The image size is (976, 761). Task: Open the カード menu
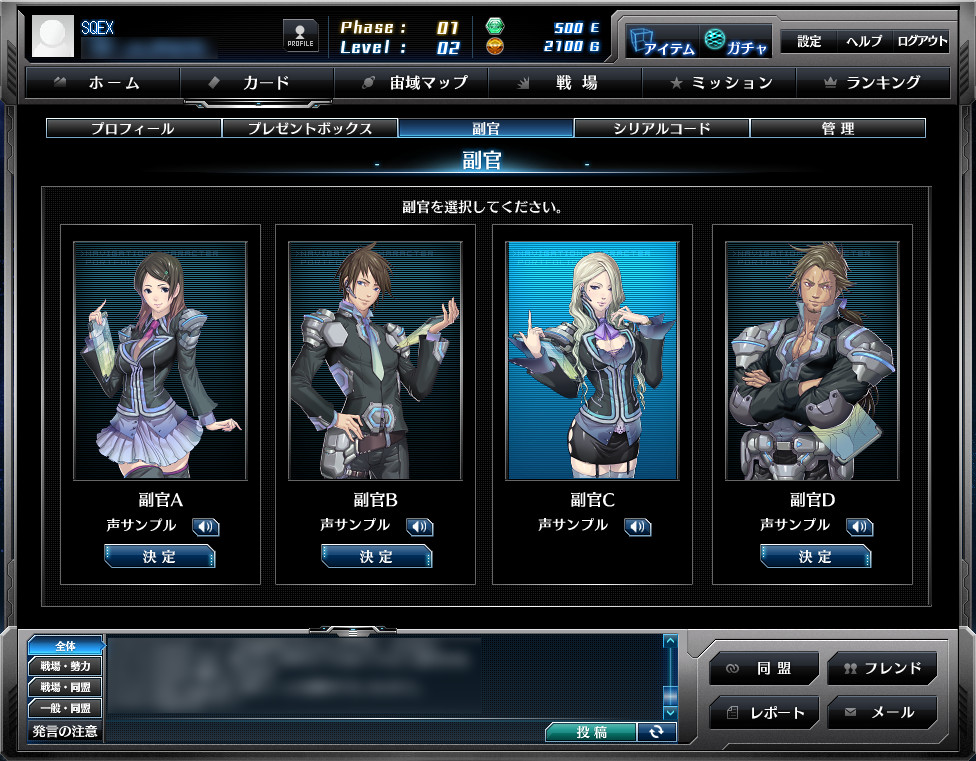coord(256,83)
